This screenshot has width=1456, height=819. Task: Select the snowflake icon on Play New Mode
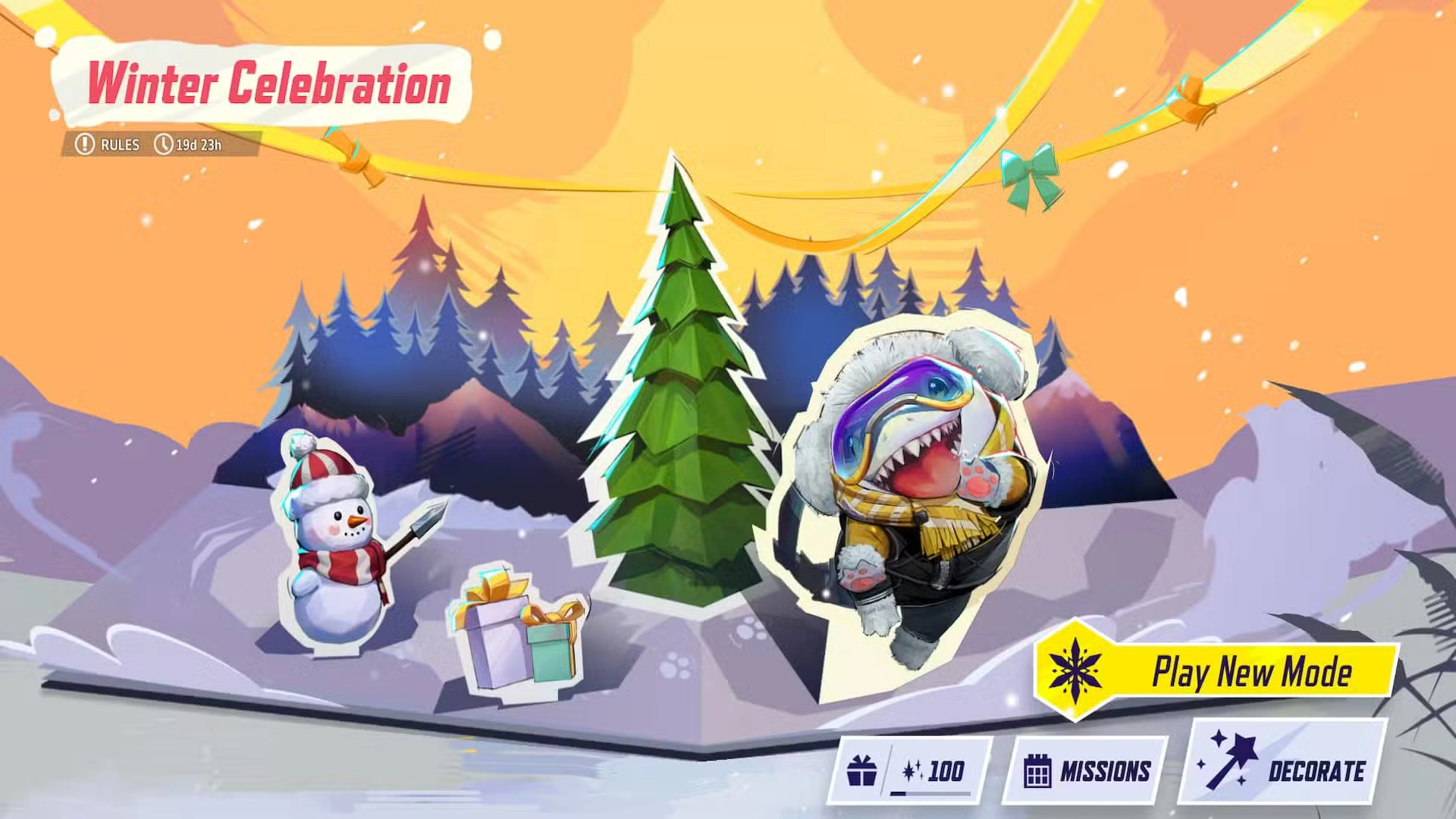click(1077, 671)
